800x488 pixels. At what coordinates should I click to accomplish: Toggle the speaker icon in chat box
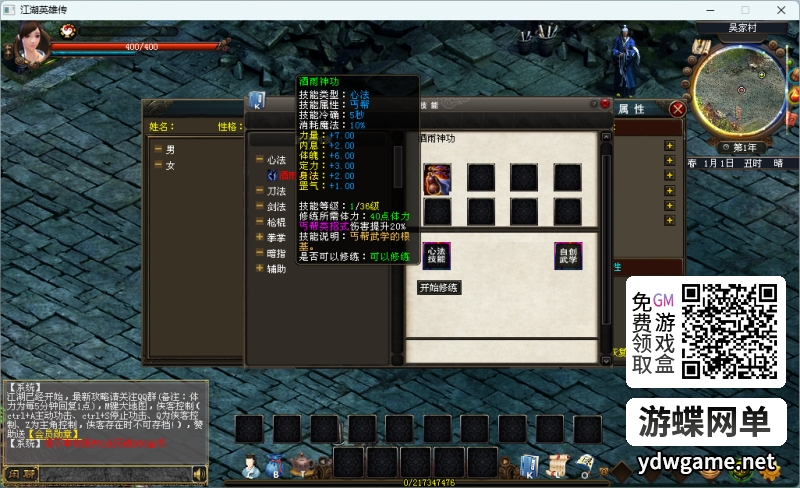tap(199, 473)
